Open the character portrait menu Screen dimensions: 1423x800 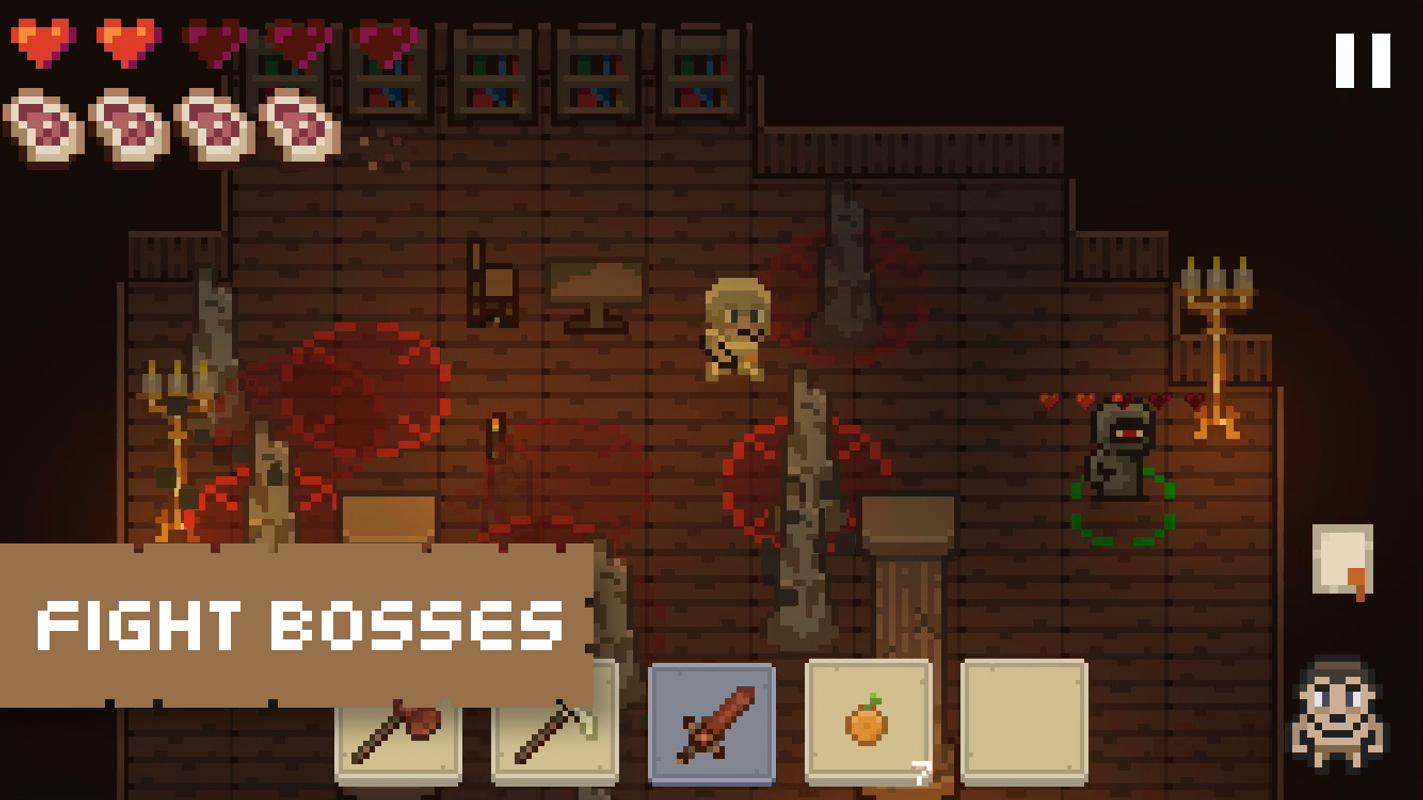tap(1337, 714)
